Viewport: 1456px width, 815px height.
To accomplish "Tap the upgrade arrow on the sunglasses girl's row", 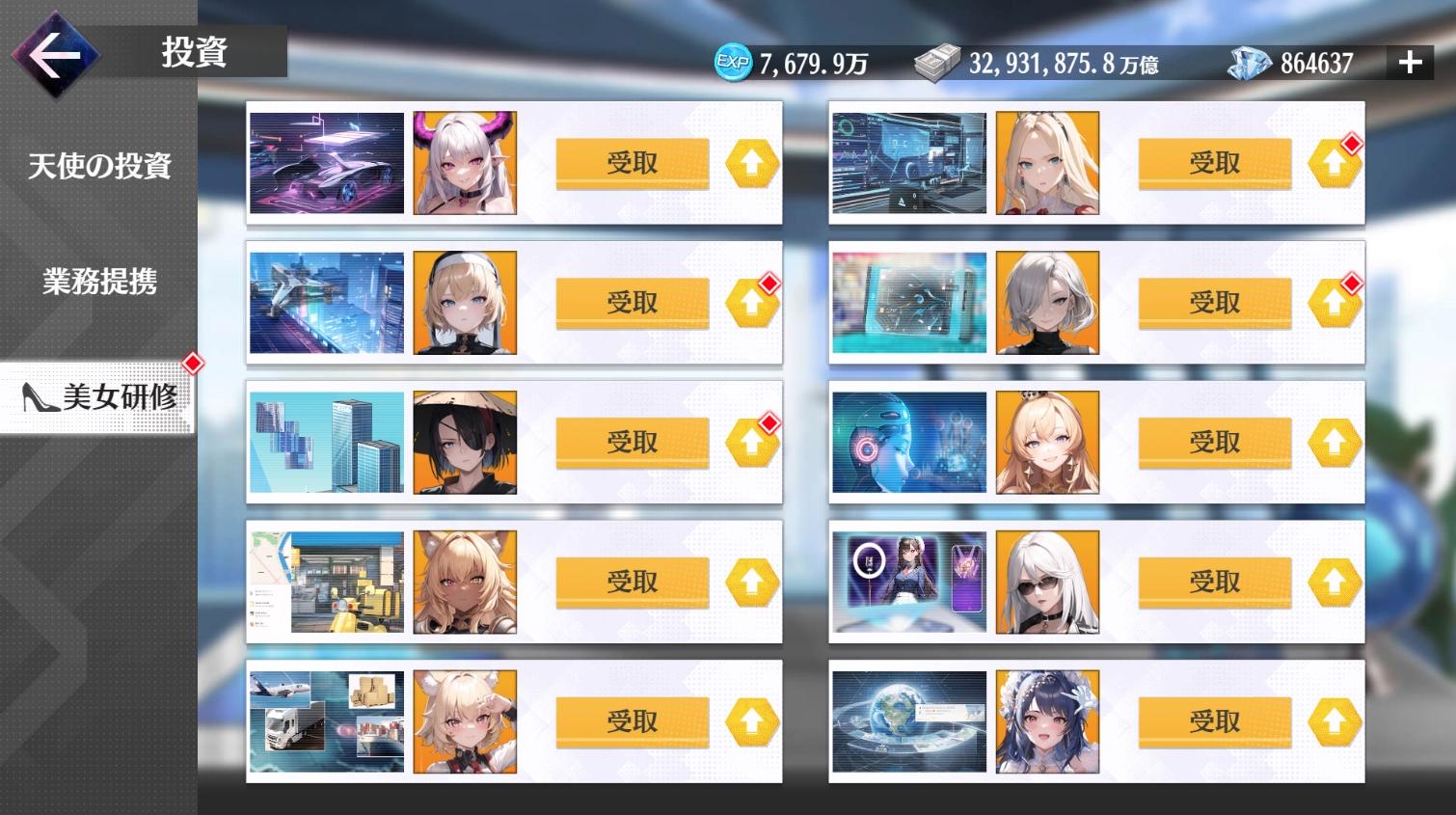I will coord(1335,581).
